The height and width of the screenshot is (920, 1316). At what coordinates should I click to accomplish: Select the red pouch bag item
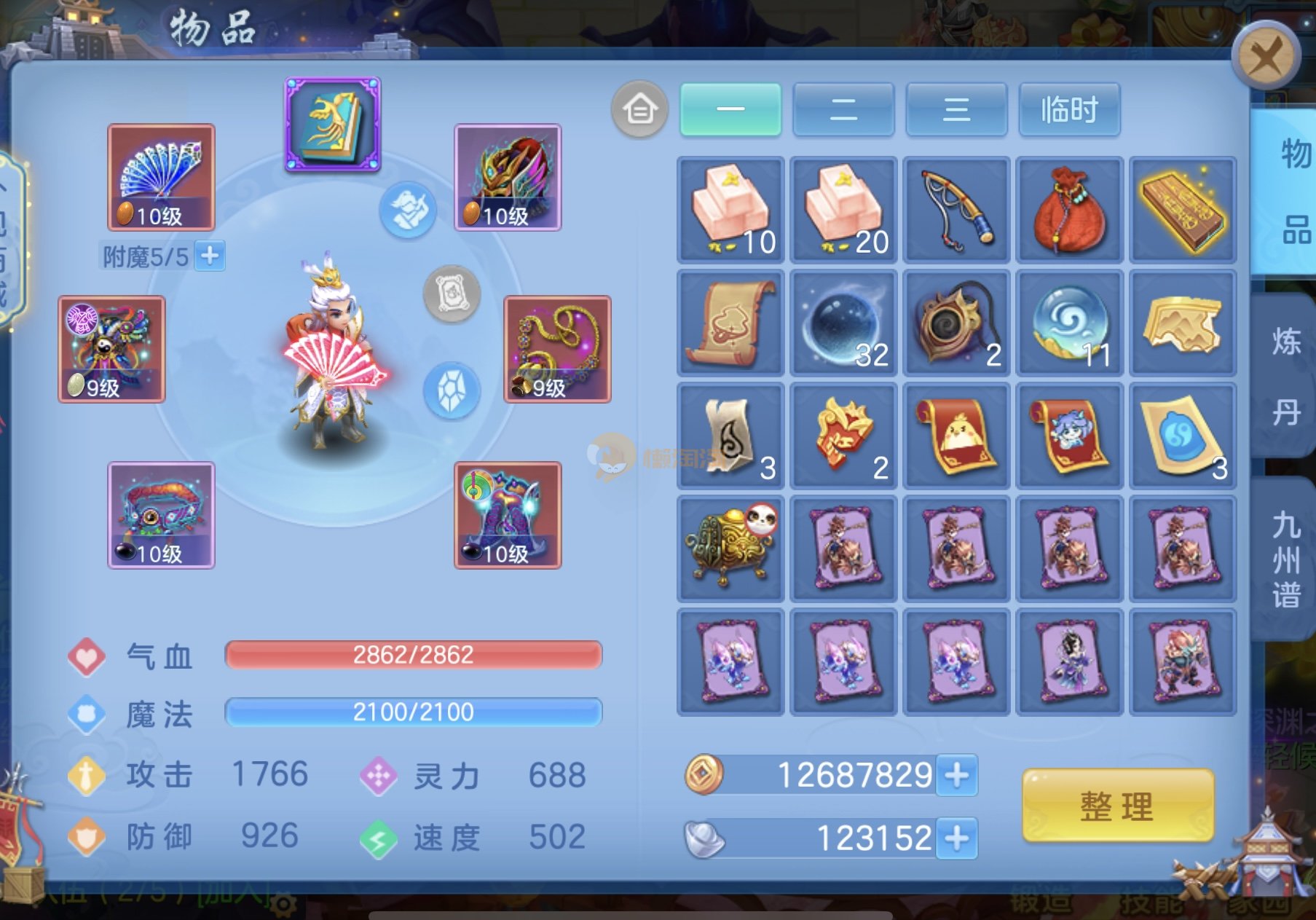pyautogui.click(x=1069, y=210)
